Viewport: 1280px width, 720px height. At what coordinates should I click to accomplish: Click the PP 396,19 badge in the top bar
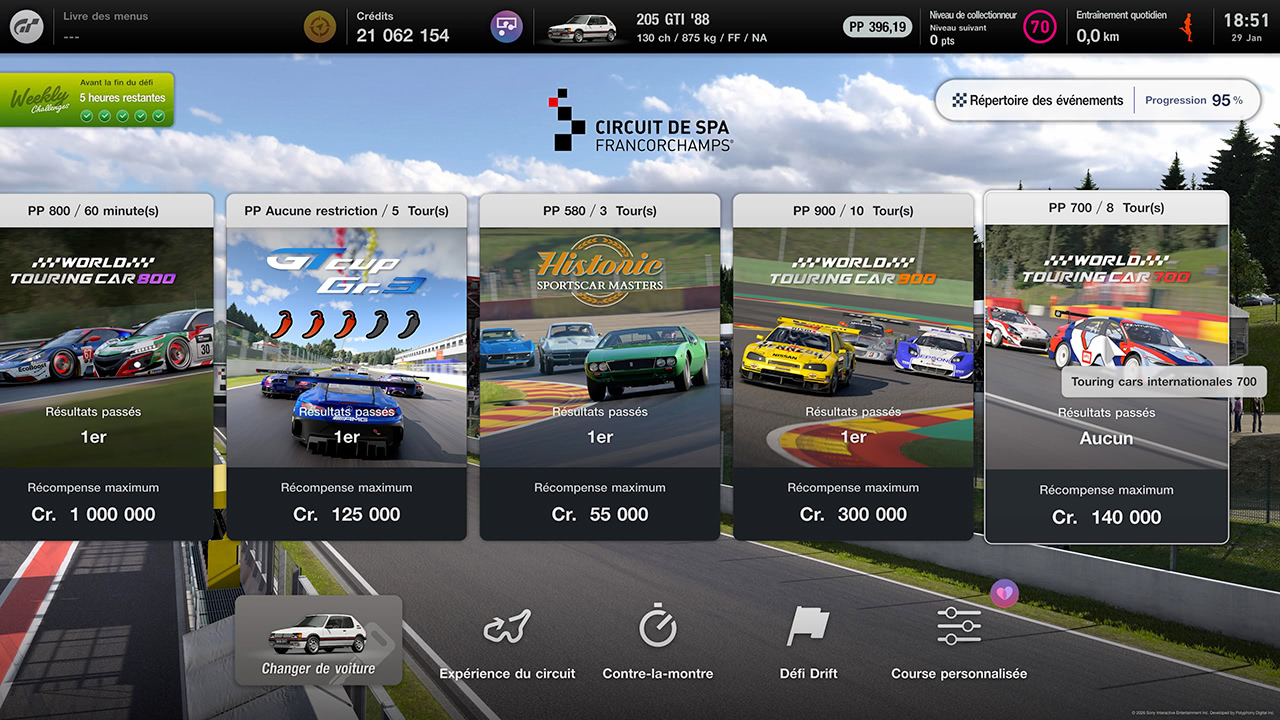pyautogui.click(x=877, y=27)
